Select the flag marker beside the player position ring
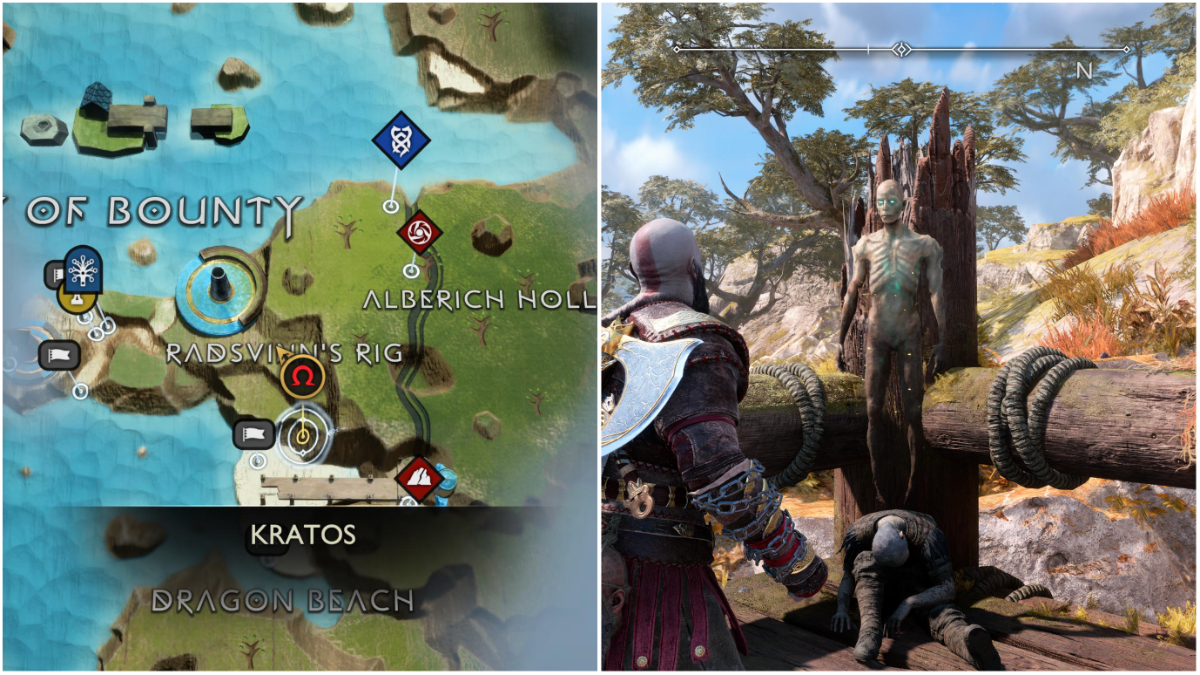 pyautogui.click(x=254, y=434)
